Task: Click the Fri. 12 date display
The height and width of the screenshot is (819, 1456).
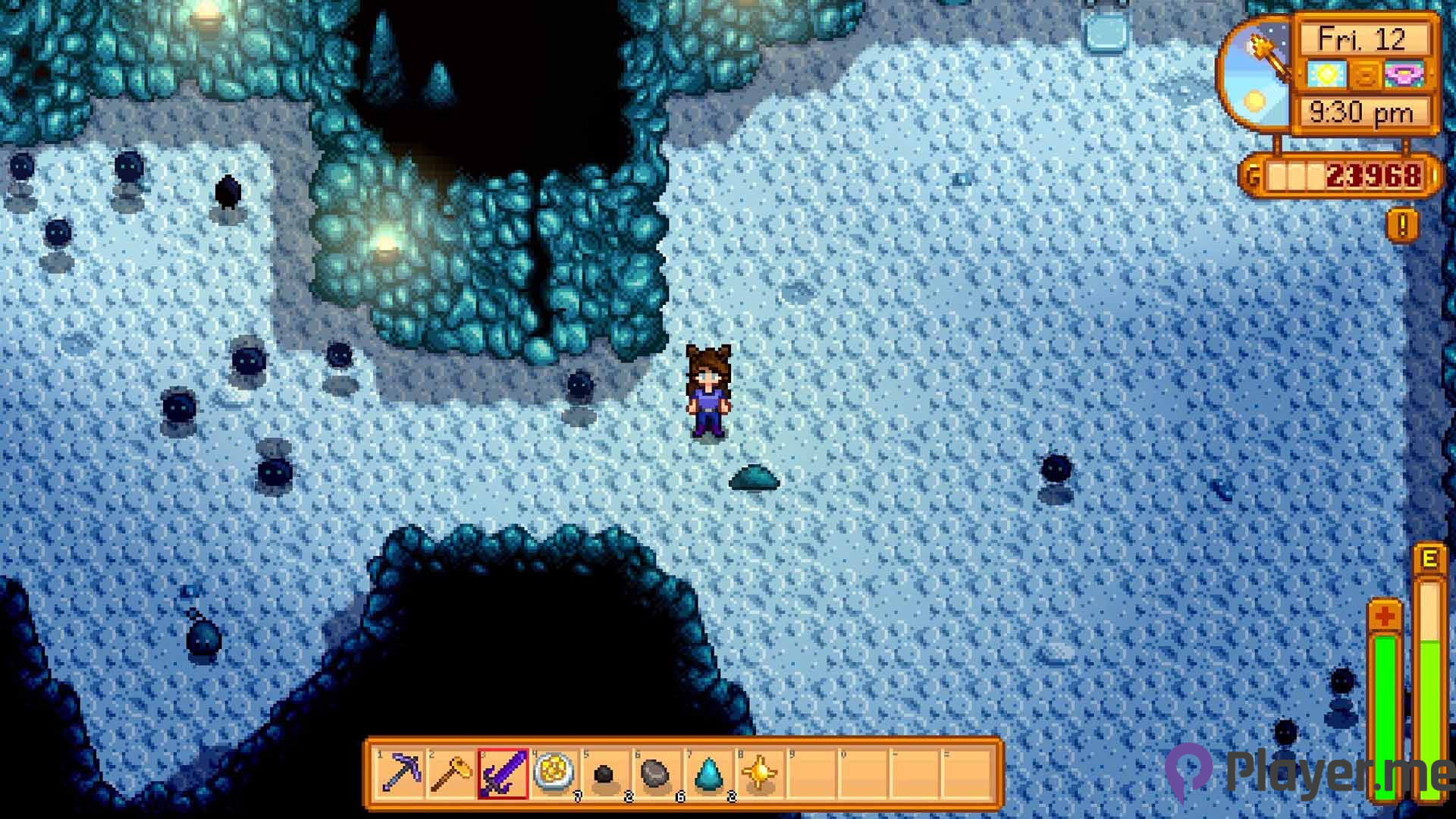Action: (x=1363, y=38)
